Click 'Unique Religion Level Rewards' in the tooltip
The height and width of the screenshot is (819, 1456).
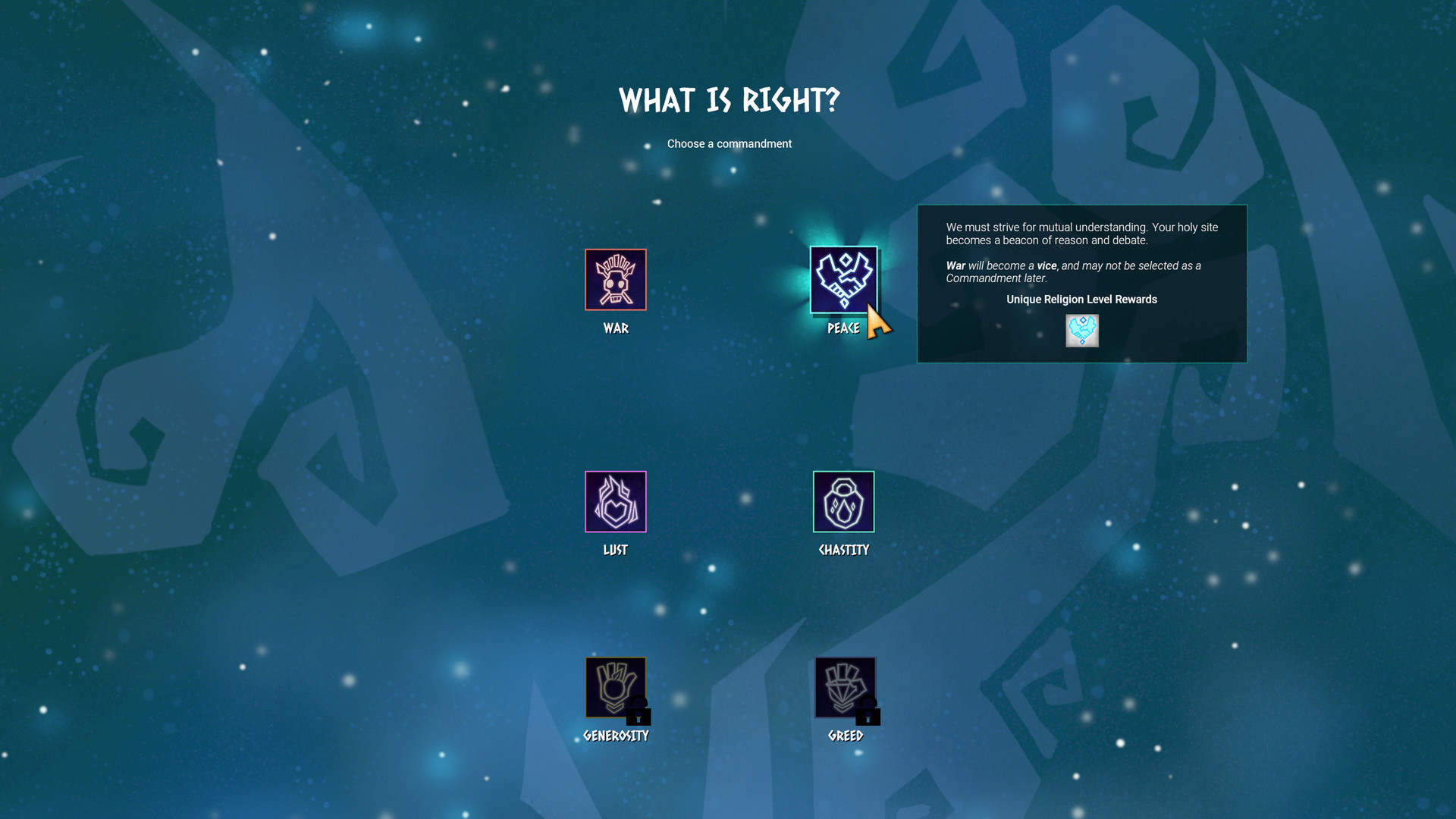click(x=1081, y=299)
